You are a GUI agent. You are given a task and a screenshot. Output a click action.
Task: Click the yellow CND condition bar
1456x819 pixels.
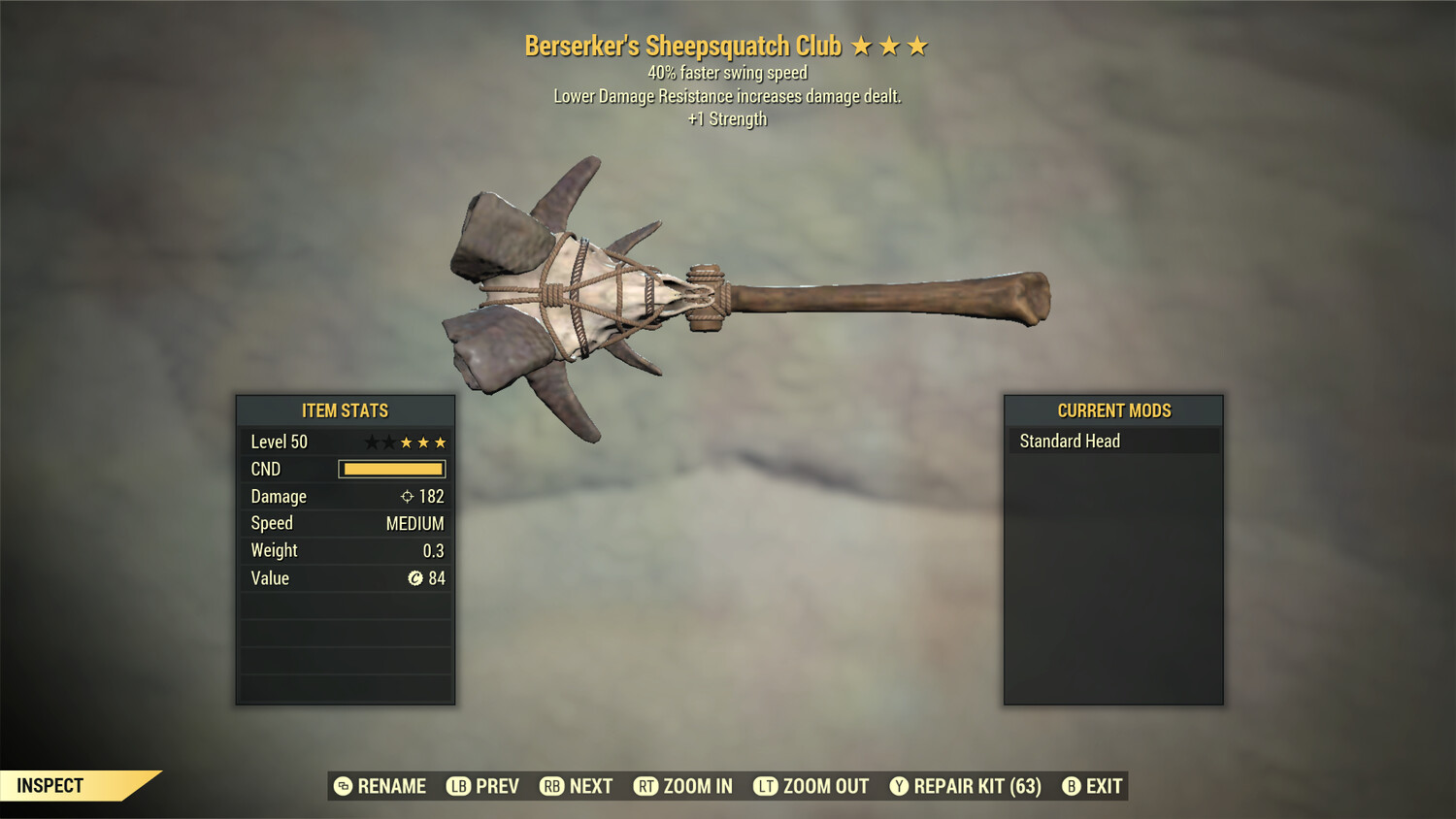point(392,469)
